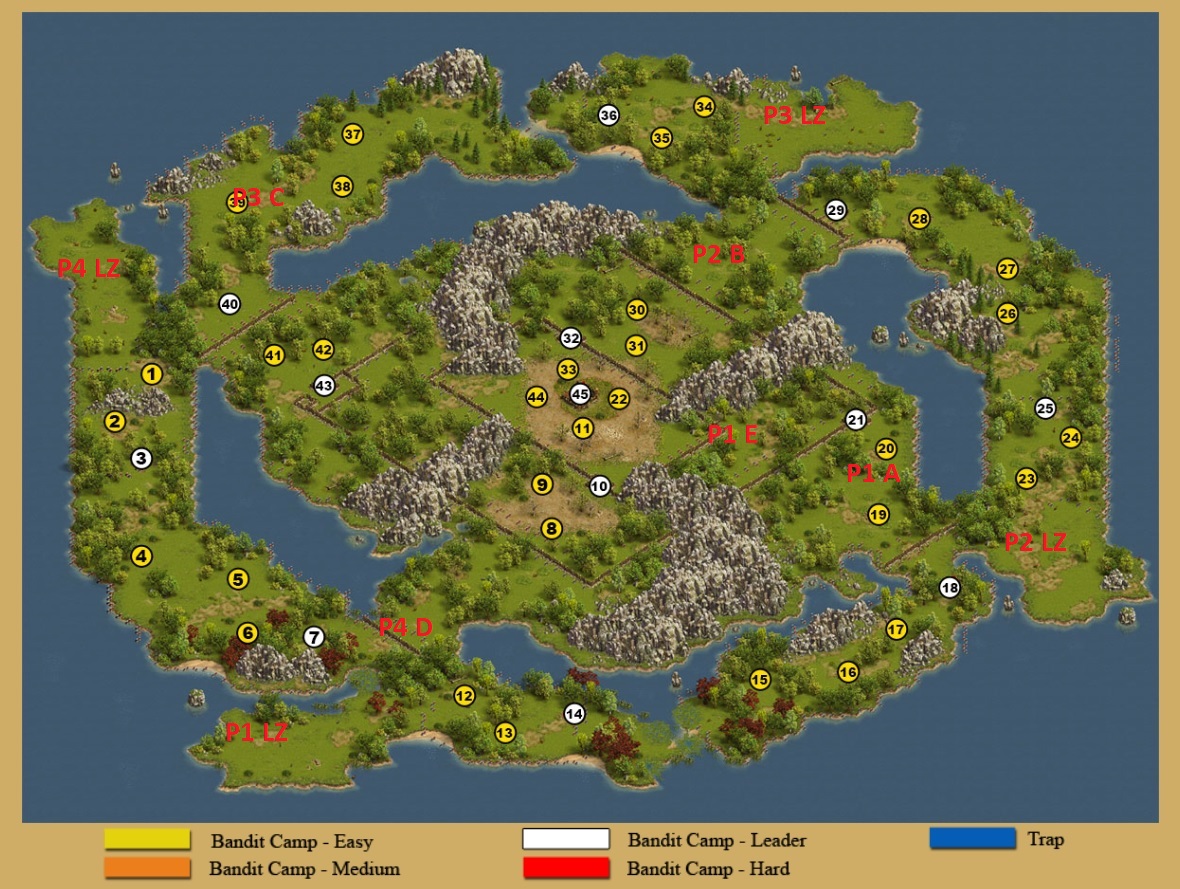Click leader camp marker 36
The image size is (1180, 889).
pyautogui.click(x=608, y=115)
